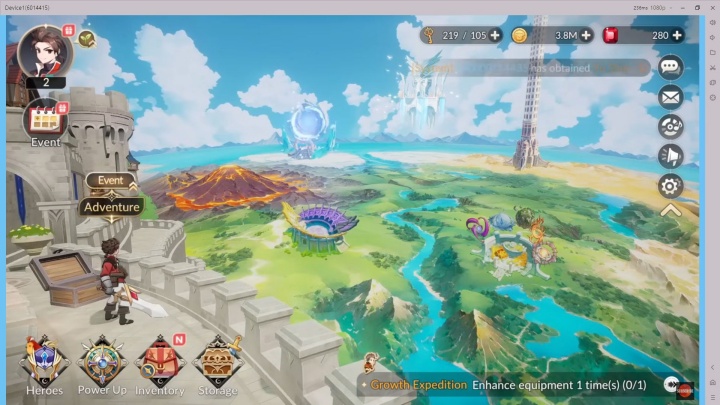
Task: Select the Adventure signpost label
Action: coord(111,207)
